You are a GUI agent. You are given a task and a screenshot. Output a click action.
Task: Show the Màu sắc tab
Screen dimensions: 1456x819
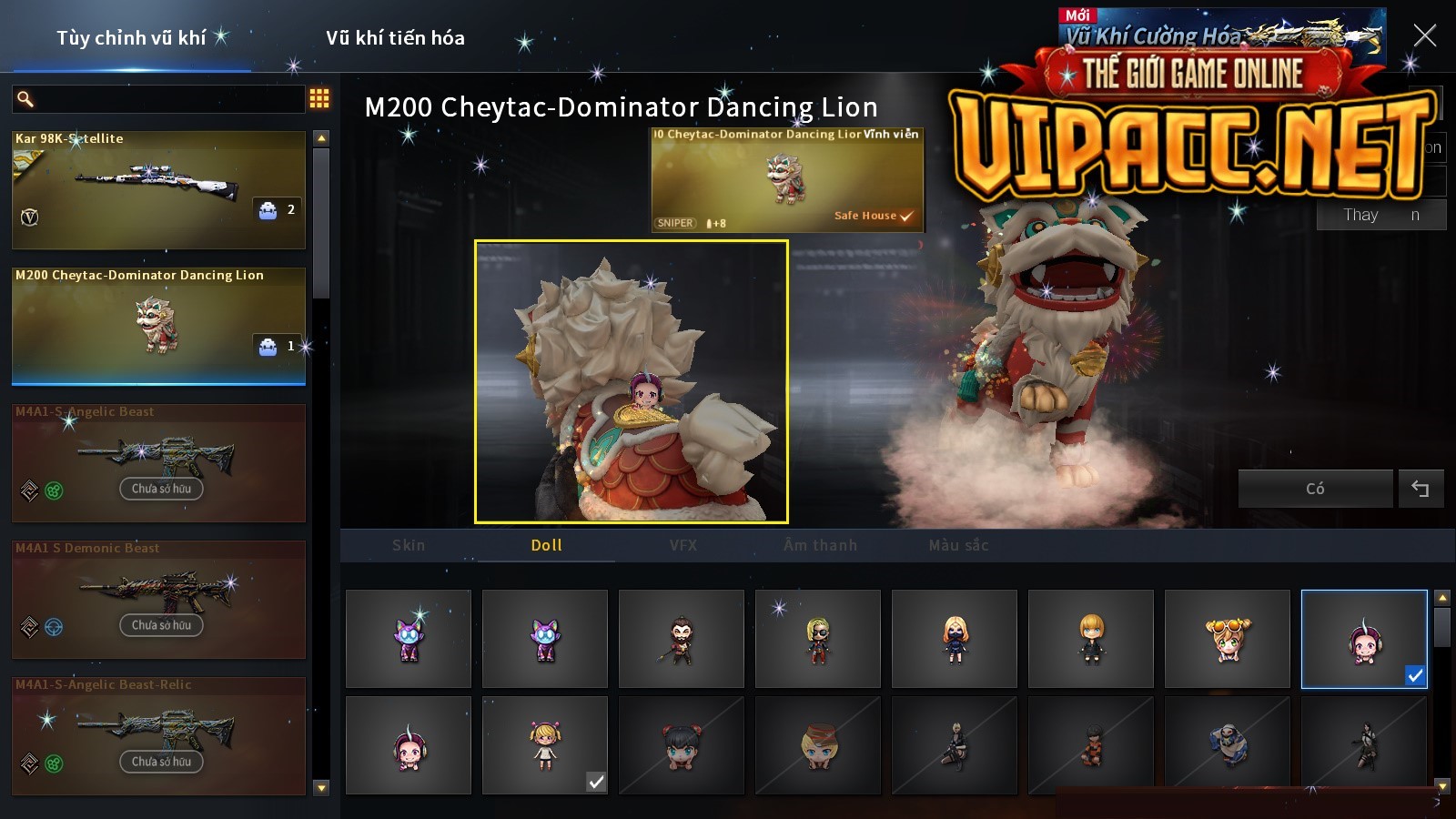[x=958, y=545]
